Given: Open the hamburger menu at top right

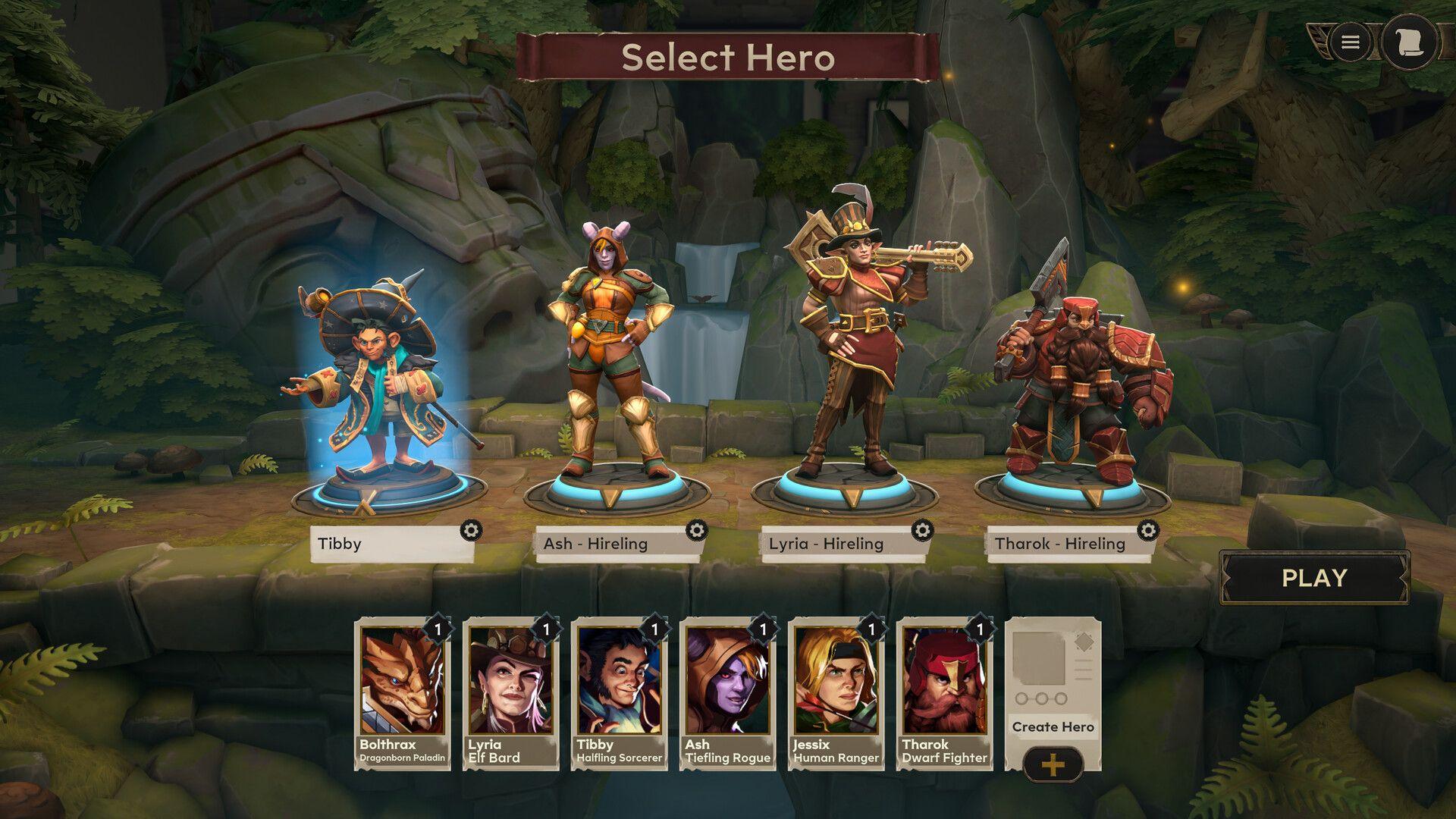Looking at the screenshot, I should pyautogui.click(x=1351, y=43).
